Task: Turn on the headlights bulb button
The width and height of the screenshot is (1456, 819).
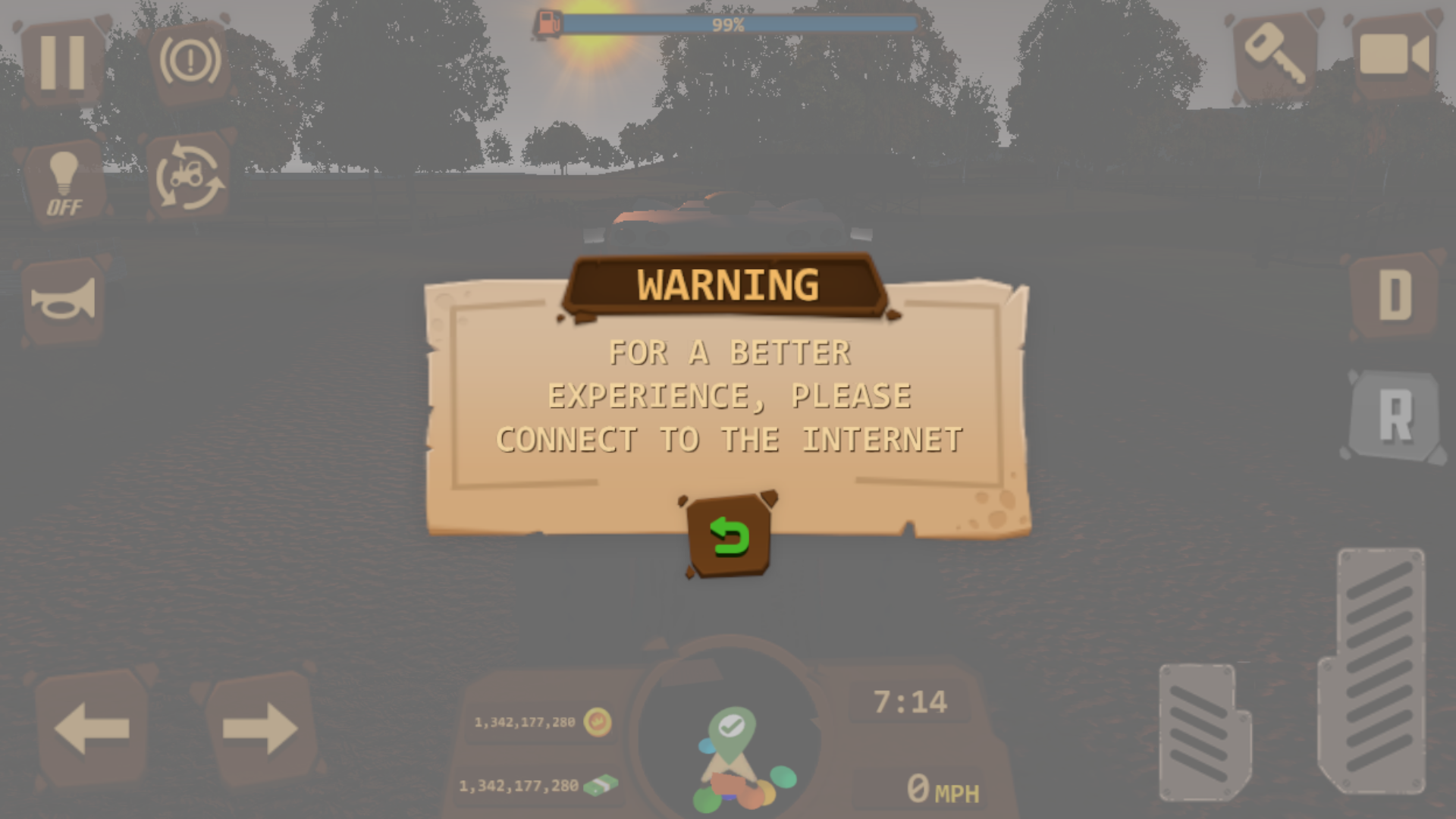Action: click(64, 183)
